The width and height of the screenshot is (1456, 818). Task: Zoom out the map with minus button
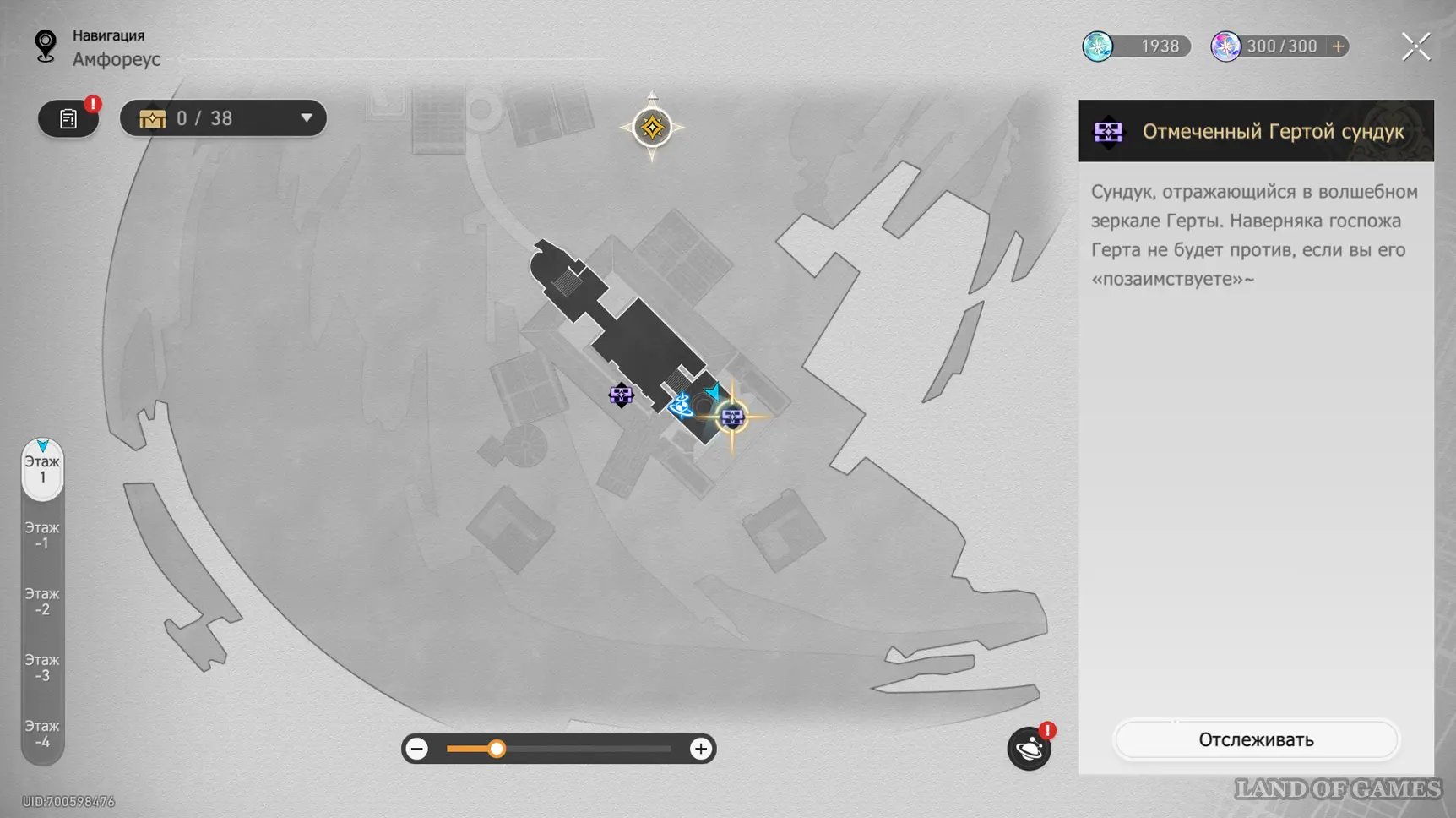[417, 749]
